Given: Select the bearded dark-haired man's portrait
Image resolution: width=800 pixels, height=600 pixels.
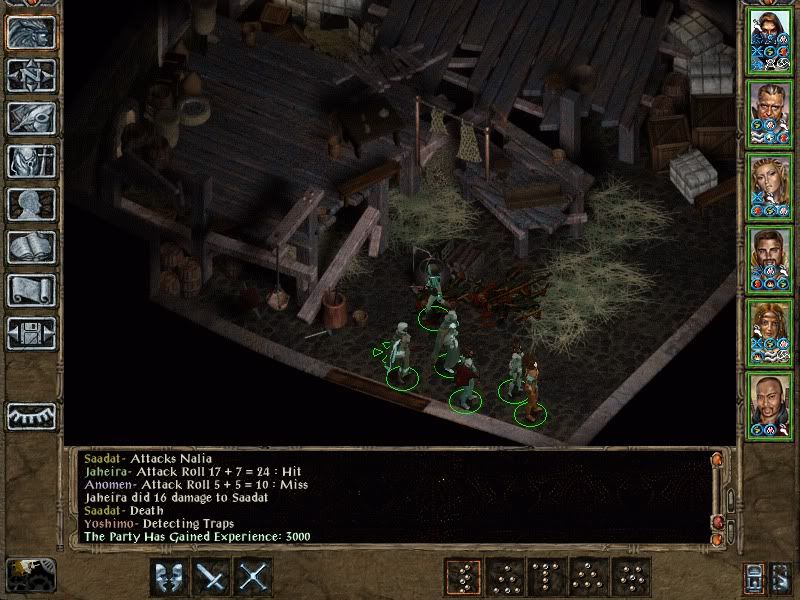Looking at the screenshot, I should tap(770, 258).
